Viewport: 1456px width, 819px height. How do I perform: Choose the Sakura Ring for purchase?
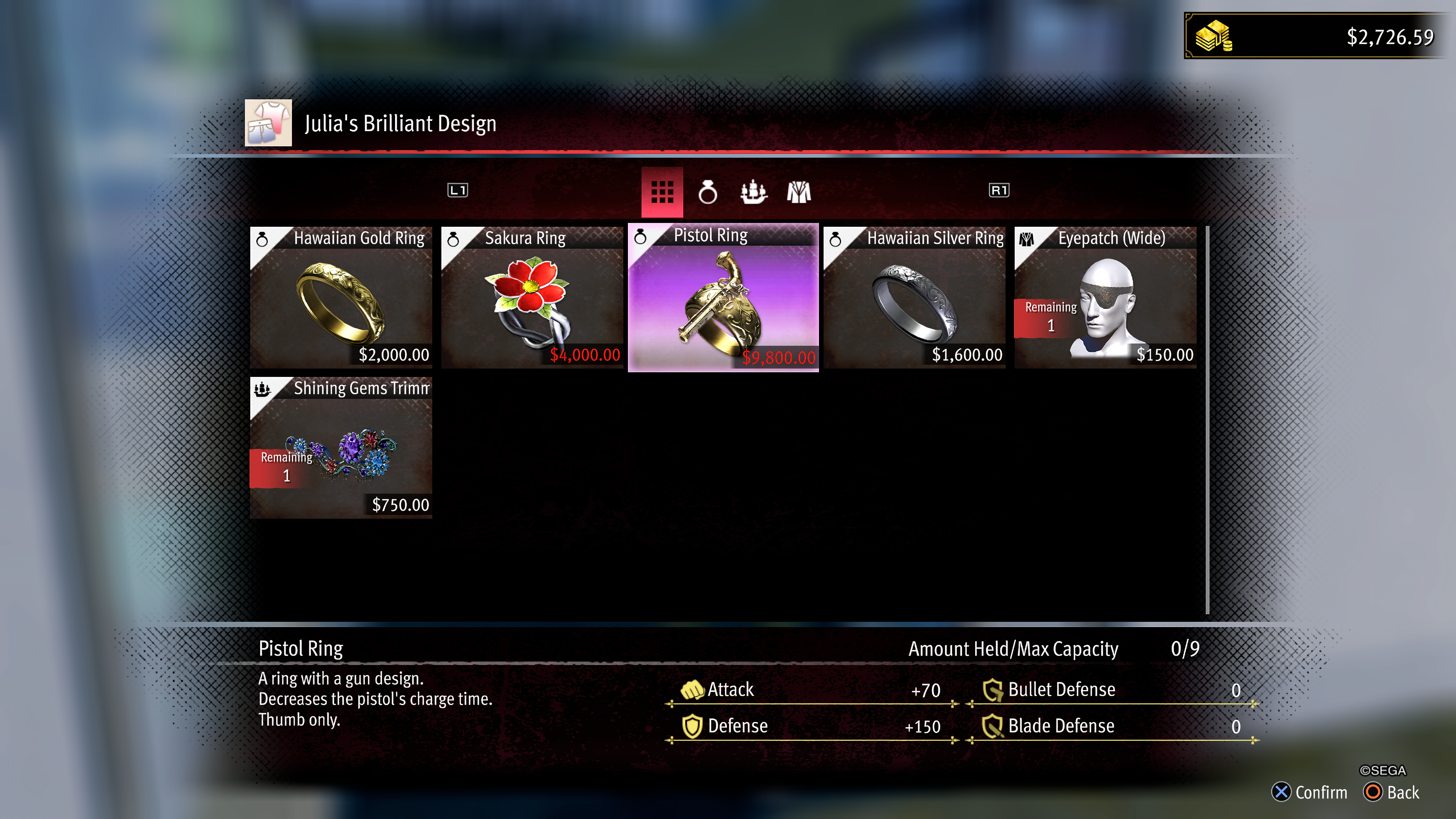tap(532, 298)
